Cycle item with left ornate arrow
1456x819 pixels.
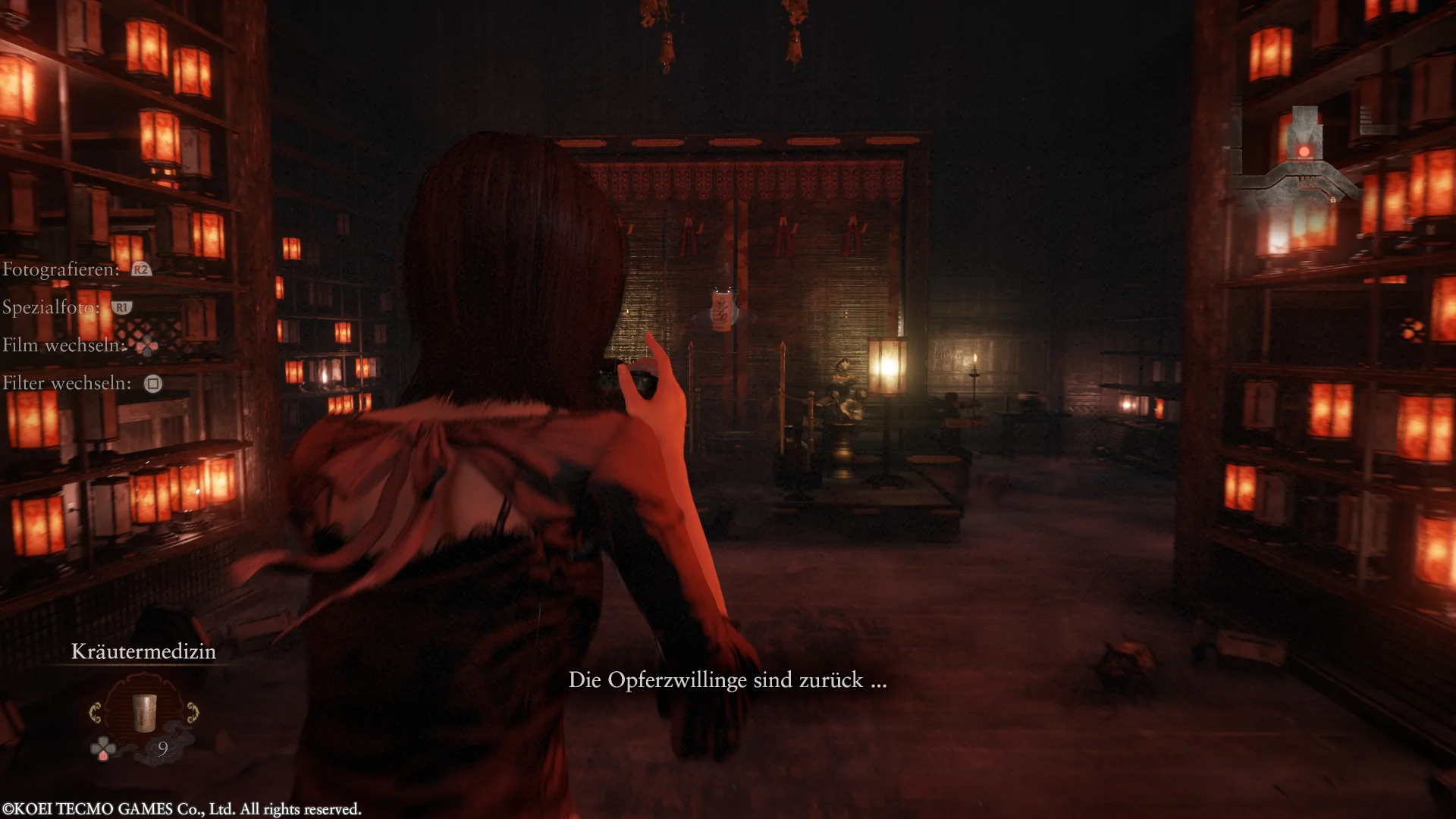[96, 713]
